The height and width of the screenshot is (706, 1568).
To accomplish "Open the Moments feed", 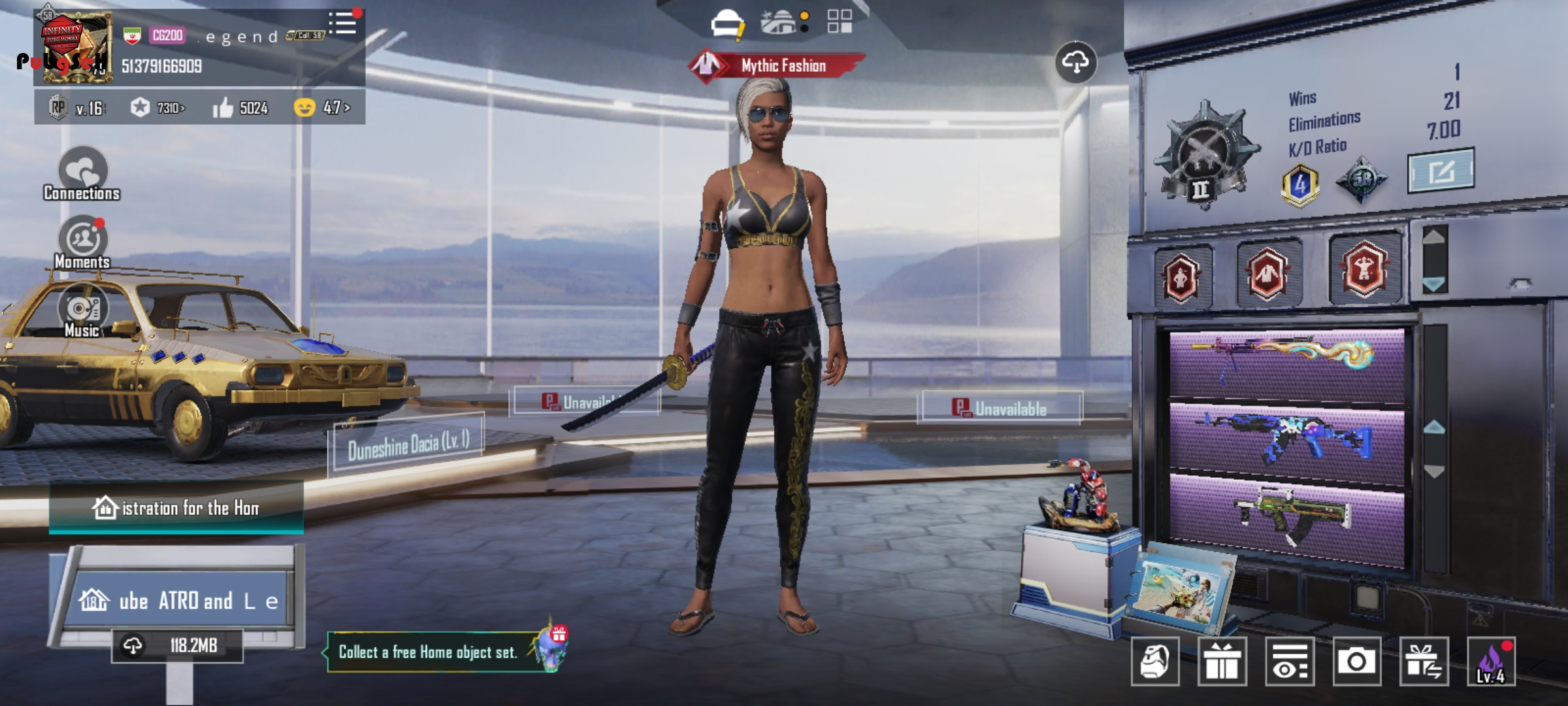I will pos(83,243).
